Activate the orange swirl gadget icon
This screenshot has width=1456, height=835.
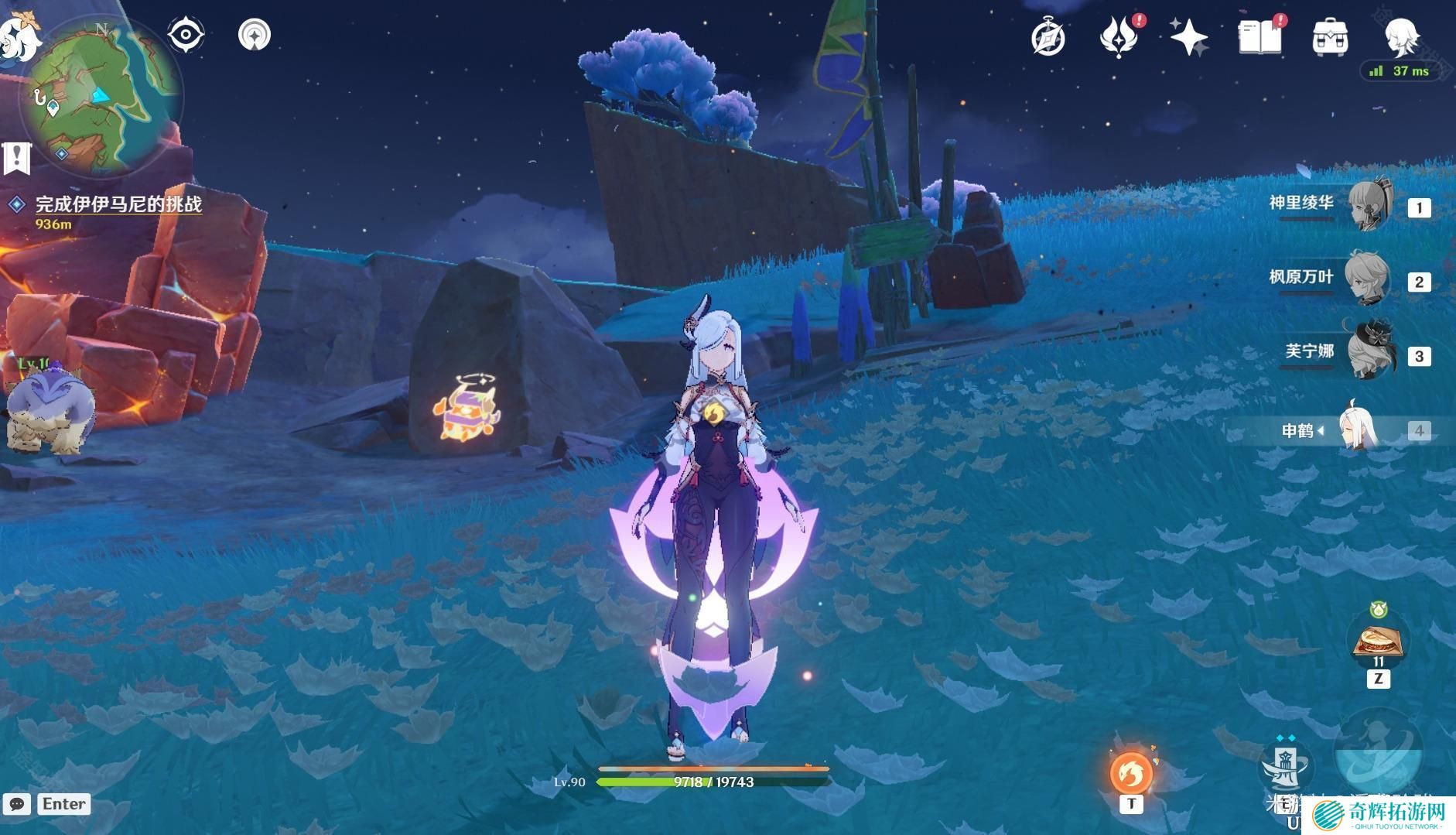pyautogui.click(x=1131, y=772)
